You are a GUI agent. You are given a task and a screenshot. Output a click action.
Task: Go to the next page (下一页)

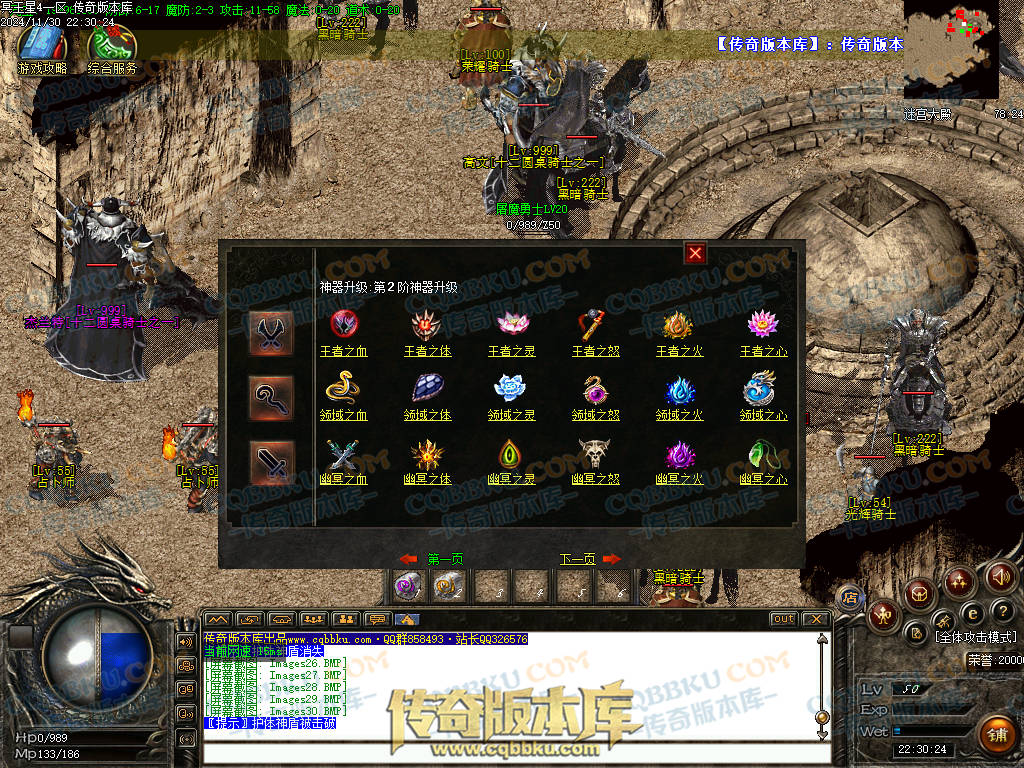[x=578, y=559]
